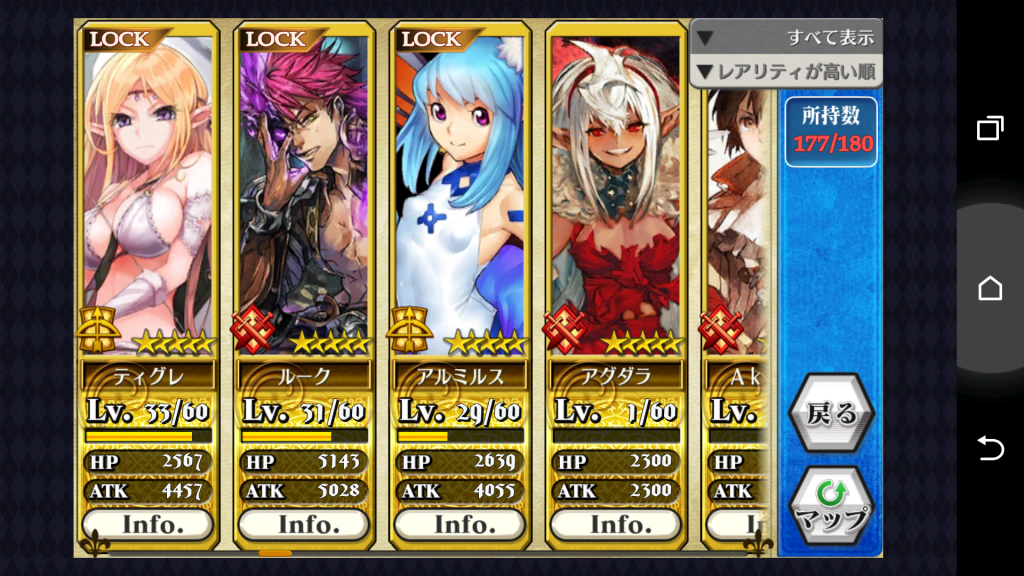Open Info for アグダラ card
This screenshot has width=1024, height=576.
616,524
